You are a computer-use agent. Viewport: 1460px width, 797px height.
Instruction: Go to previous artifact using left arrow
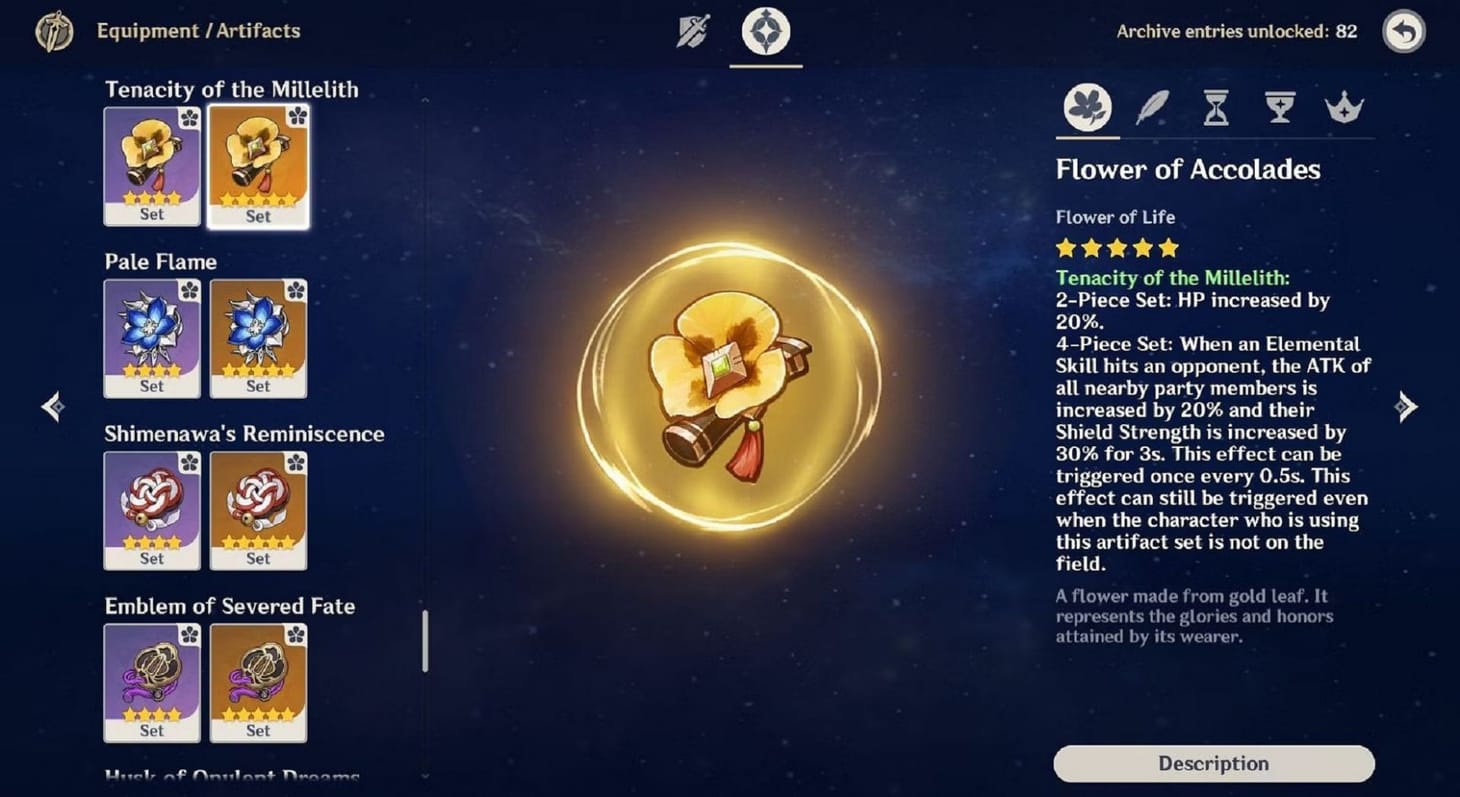pyautogui.click(x=52, y=406)
